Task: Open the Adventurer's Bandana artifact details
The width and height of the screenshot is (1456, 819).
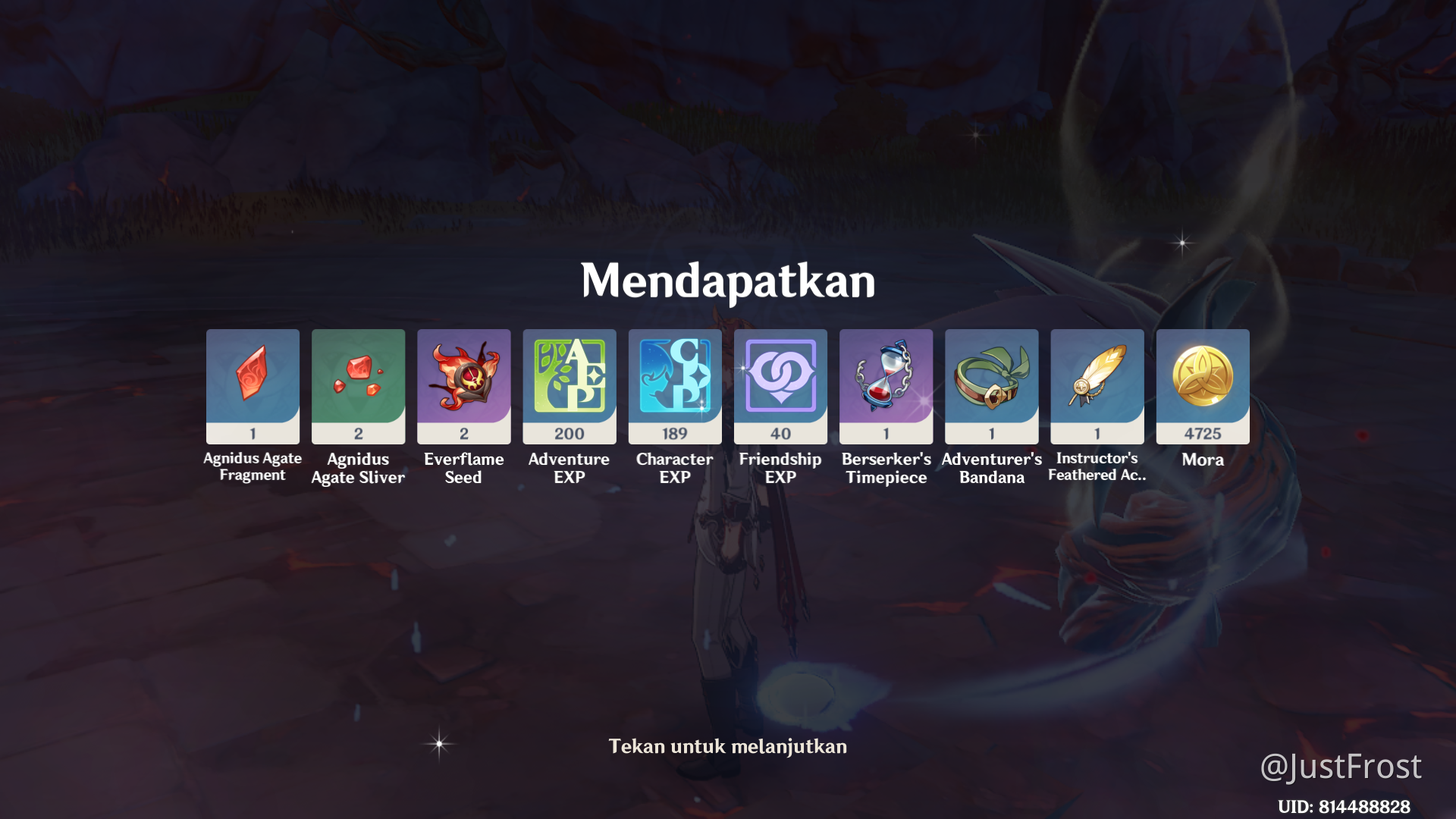Action: (x=991, y=385)
